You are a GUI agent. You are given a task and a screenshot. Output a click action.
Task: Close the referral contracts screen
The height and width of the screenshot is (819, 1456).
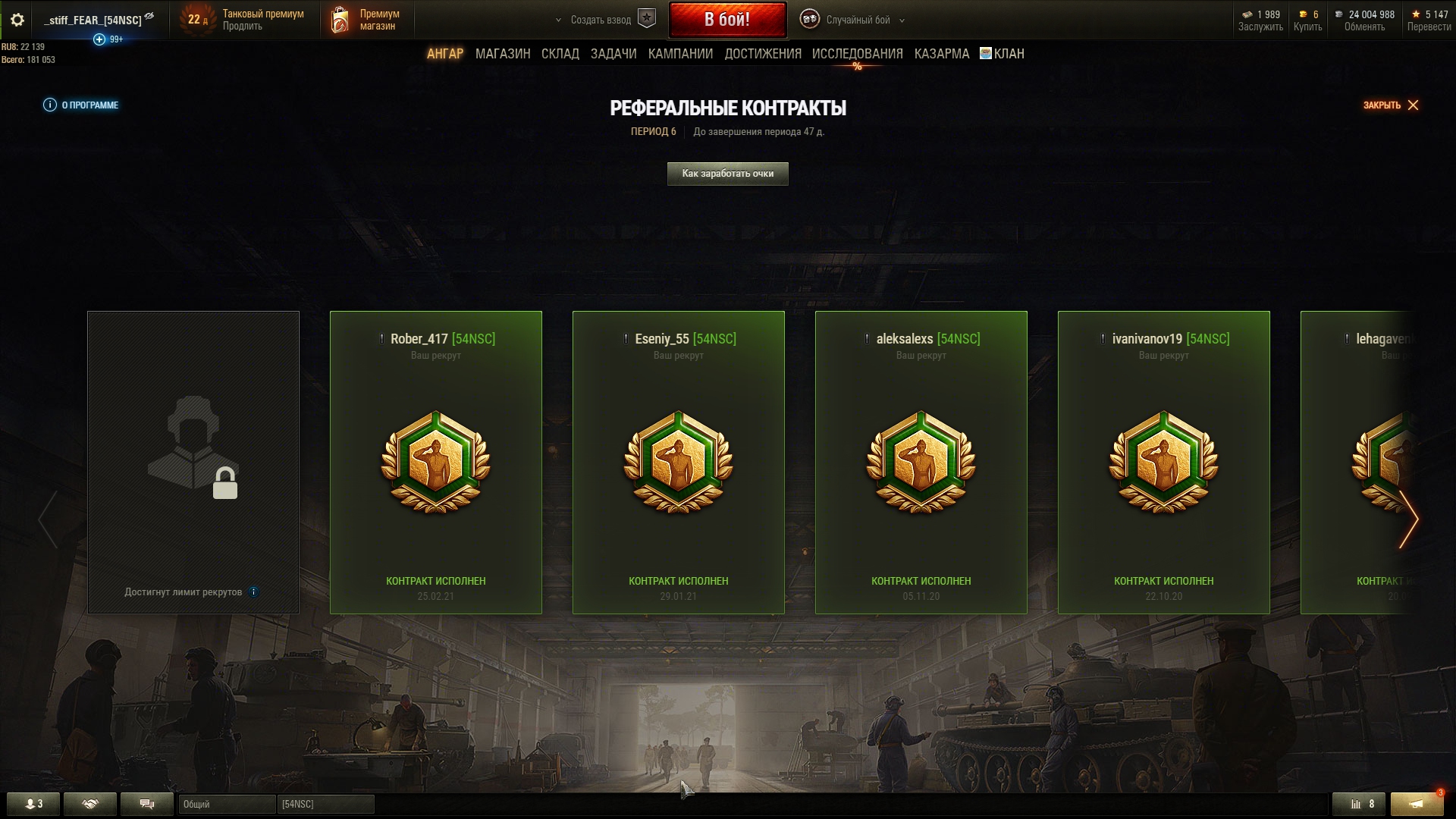1391,105
